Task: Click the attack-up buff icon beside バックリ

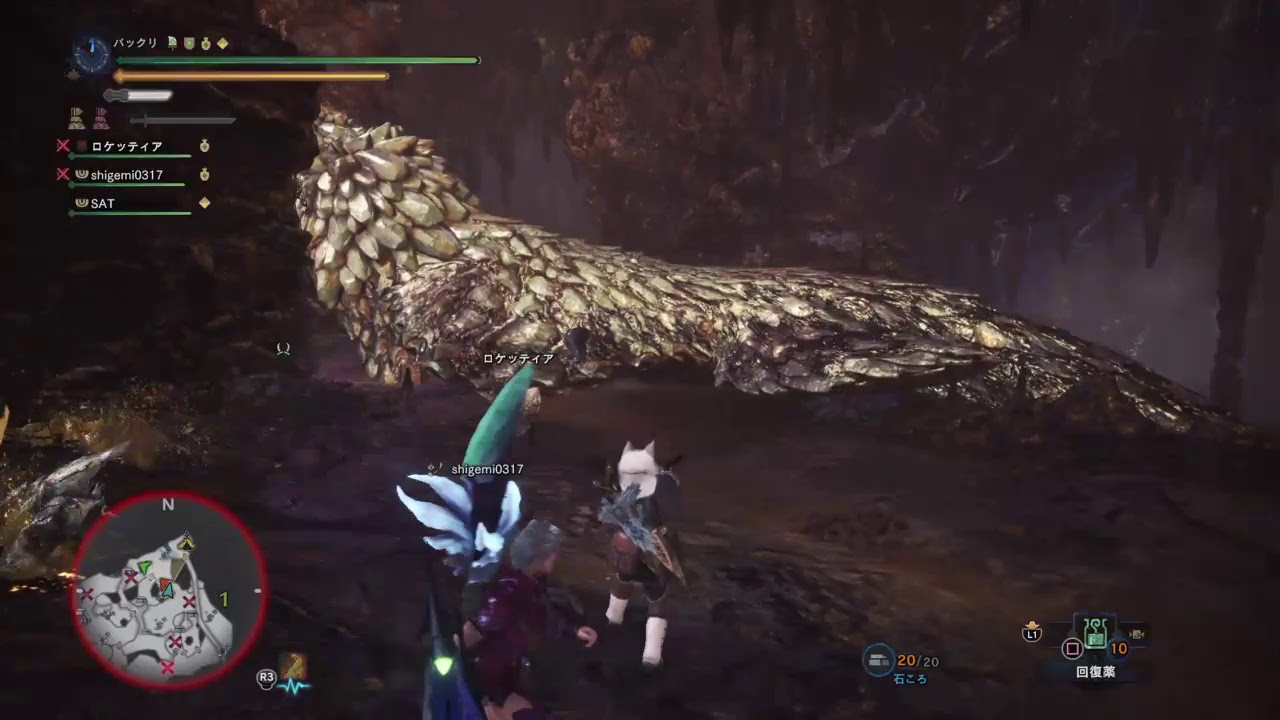Action: coord(172,43)
